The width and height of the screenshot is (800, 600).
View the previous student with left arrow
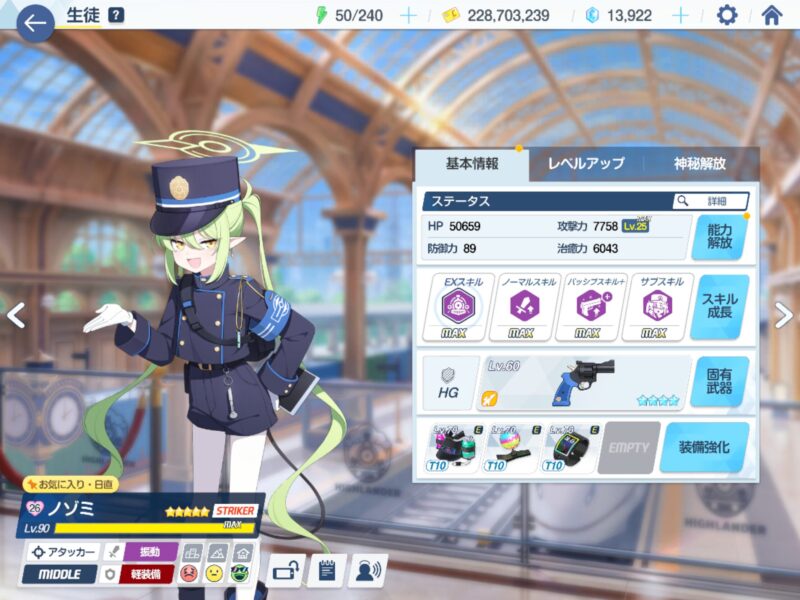tap(15, 315)
